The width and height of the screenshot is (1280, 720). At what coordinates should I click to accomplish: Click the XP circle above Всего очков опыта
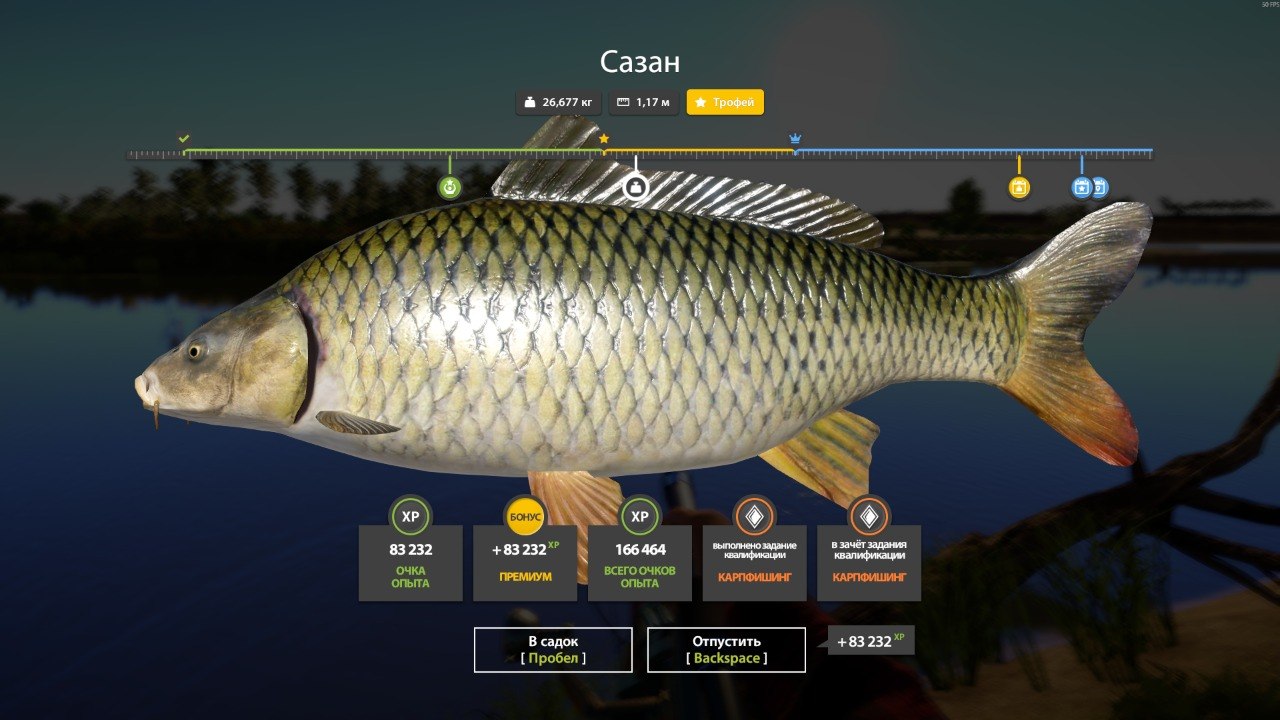tap(640, 518)
